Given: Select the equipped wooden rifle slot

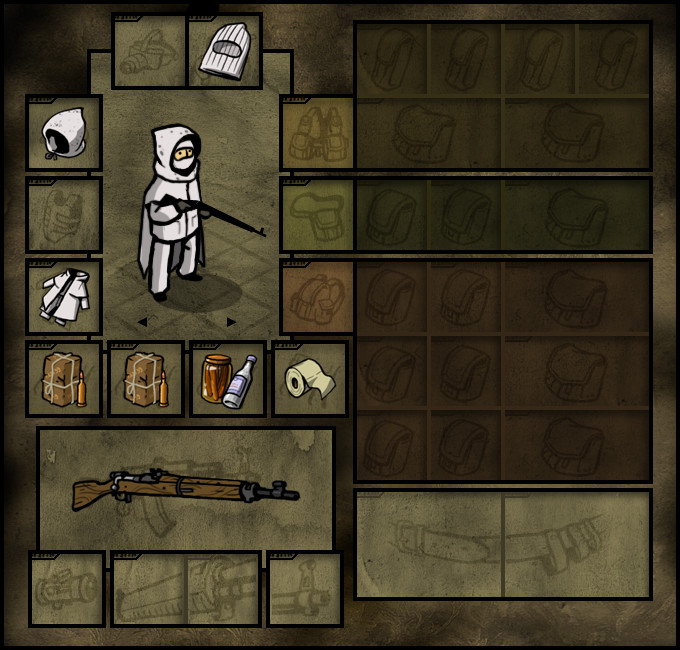Looking at the screenshot, I should coord(186,489).
